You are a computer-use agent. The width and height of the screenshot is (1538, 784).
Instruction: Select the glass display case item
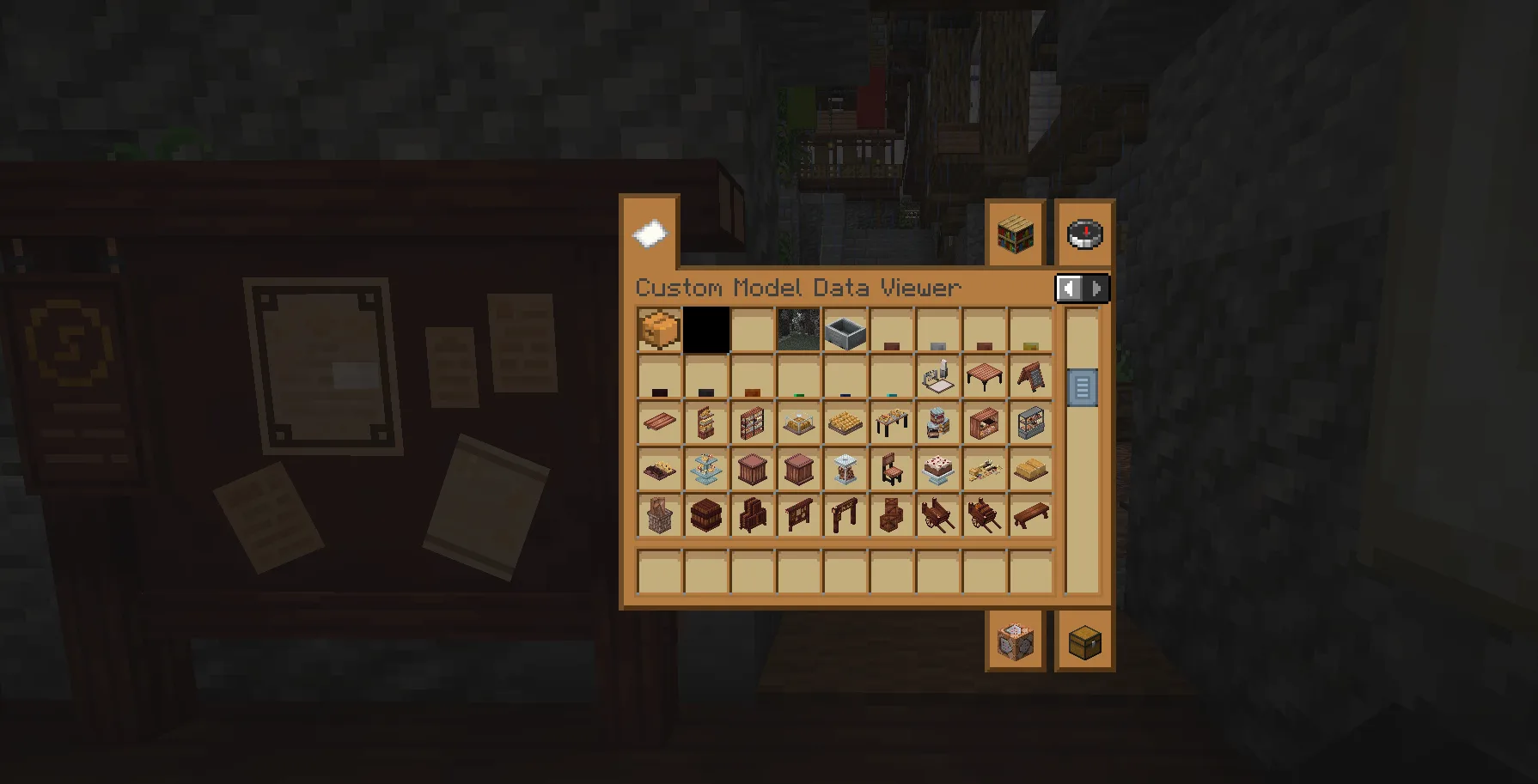pos(1030,423)
